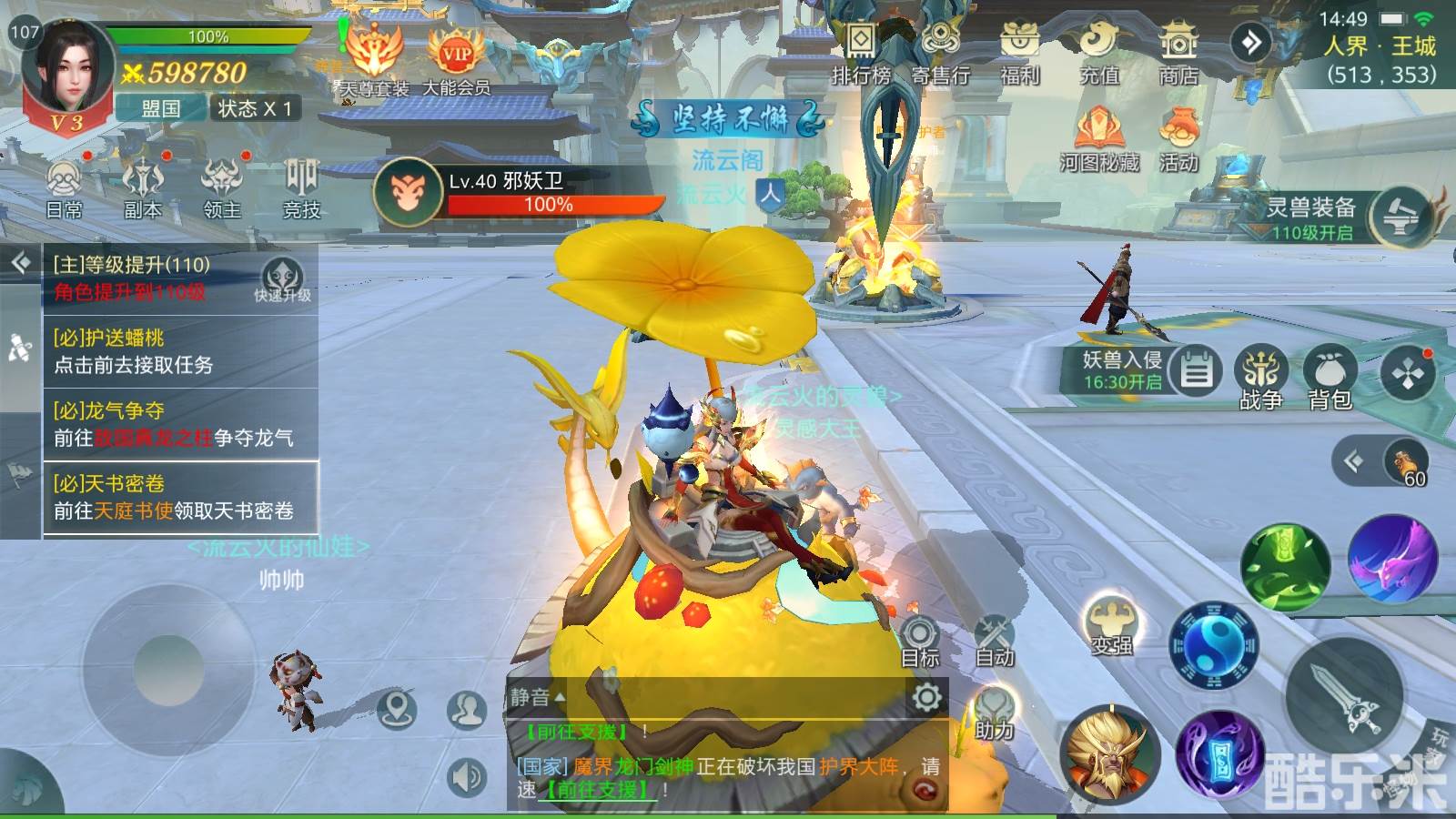Screen dimensions: 1456x819
Task: Open the 战争 war menu
Action: coord(1261,379)
